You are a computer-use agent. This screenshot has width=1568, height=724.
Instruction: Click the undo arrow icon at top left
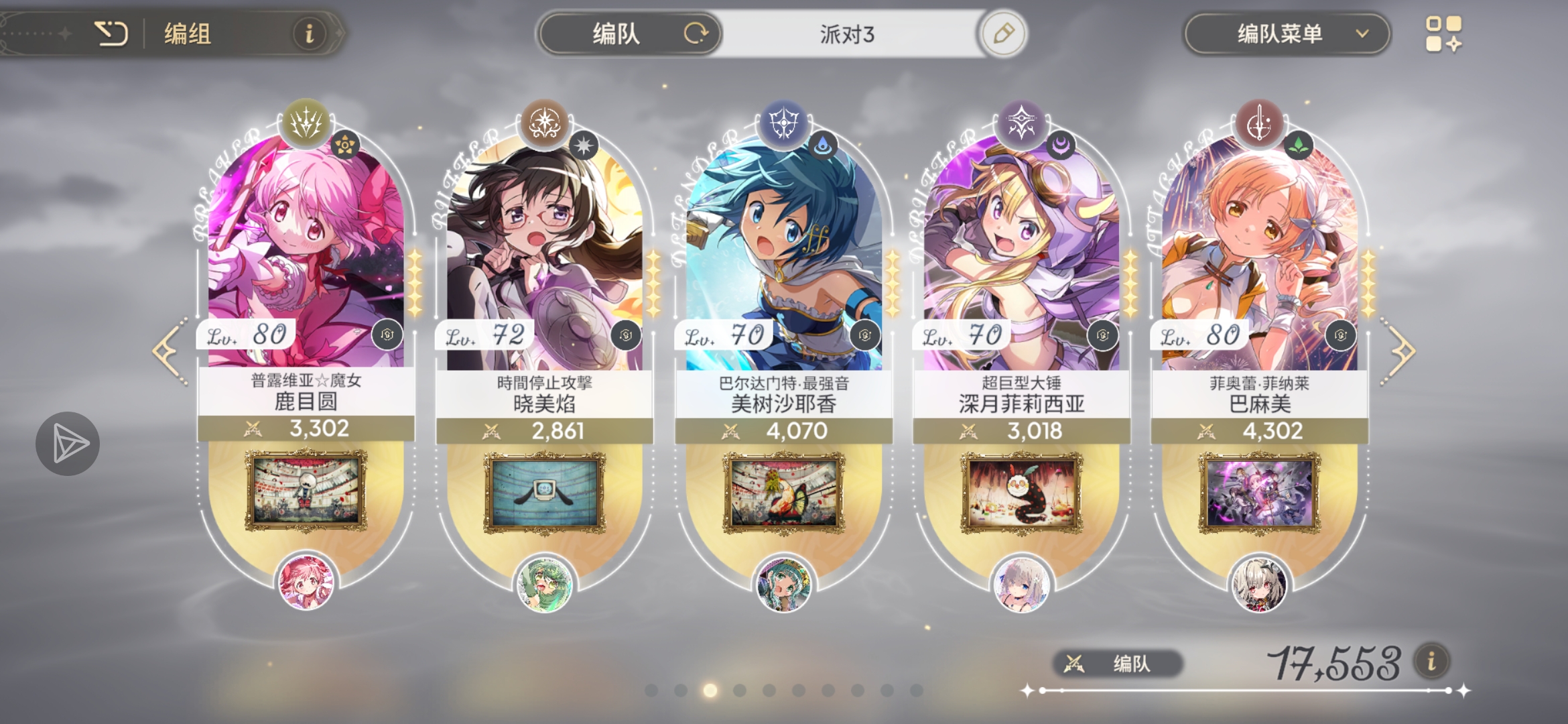114,32
